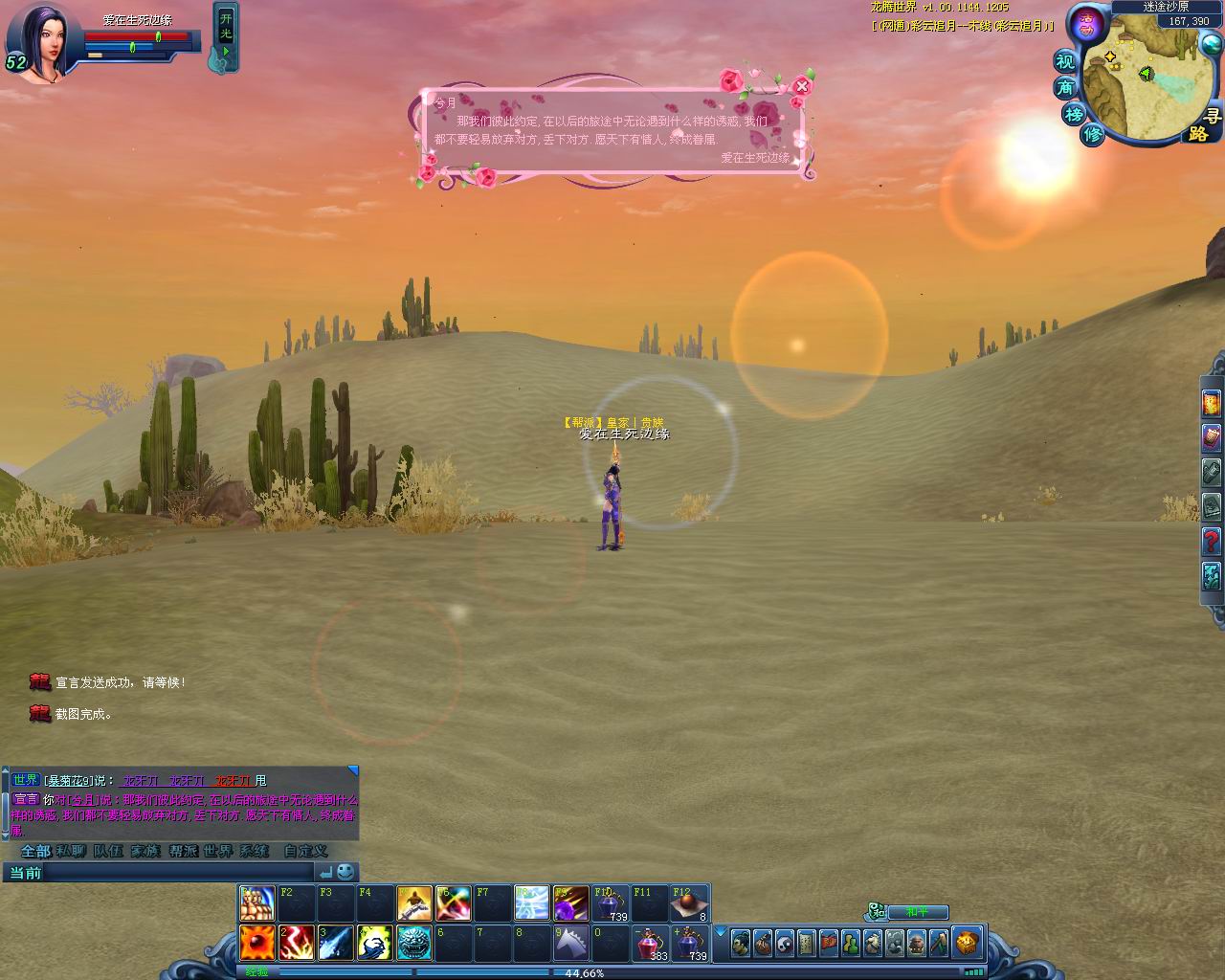This screenshot has height=980, width=1225.
Task: Open the 自定义 custom chat tab
Action: 305,851
